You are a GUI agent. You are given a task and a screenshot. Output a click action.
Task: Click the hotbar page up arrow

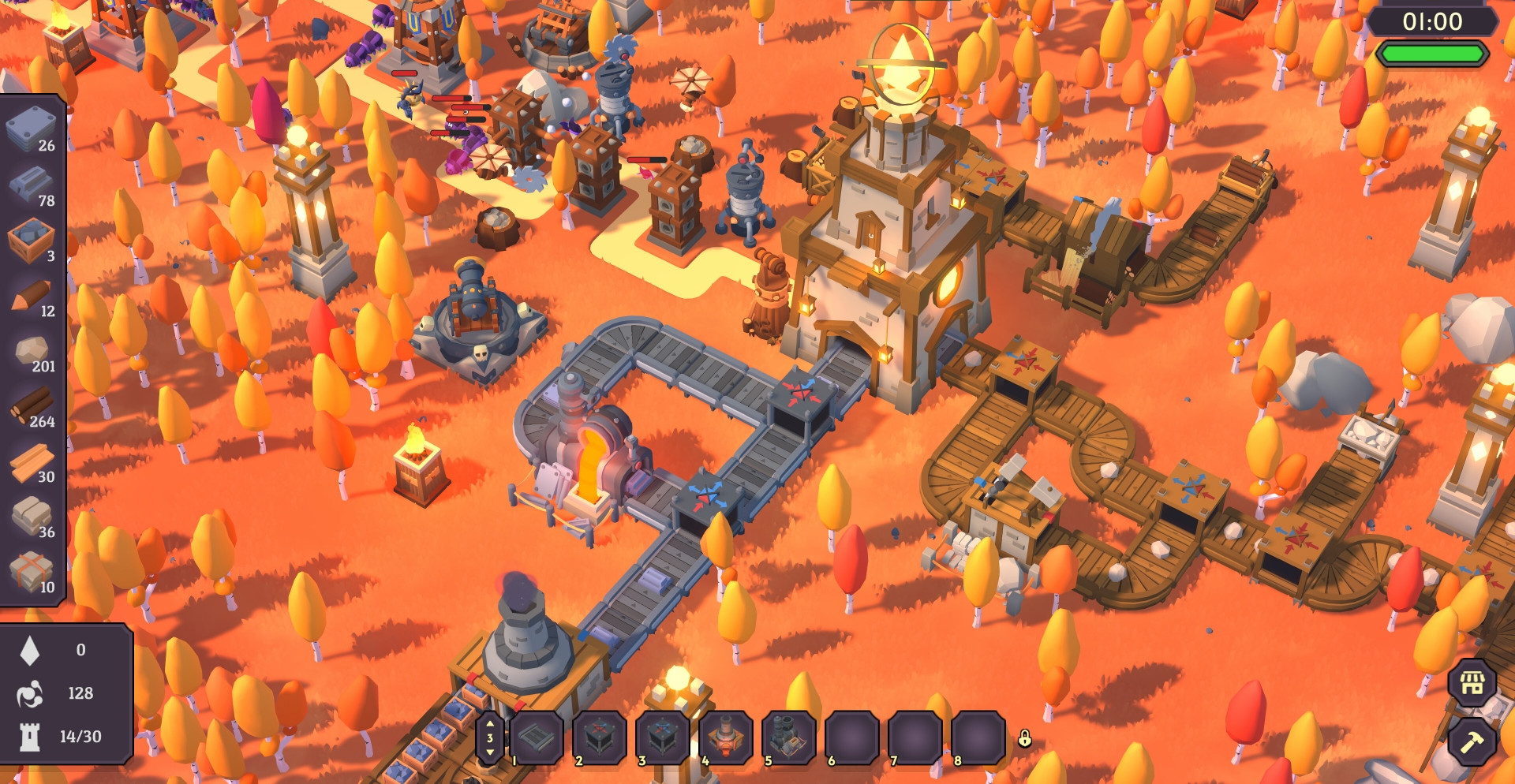(490, 723)
